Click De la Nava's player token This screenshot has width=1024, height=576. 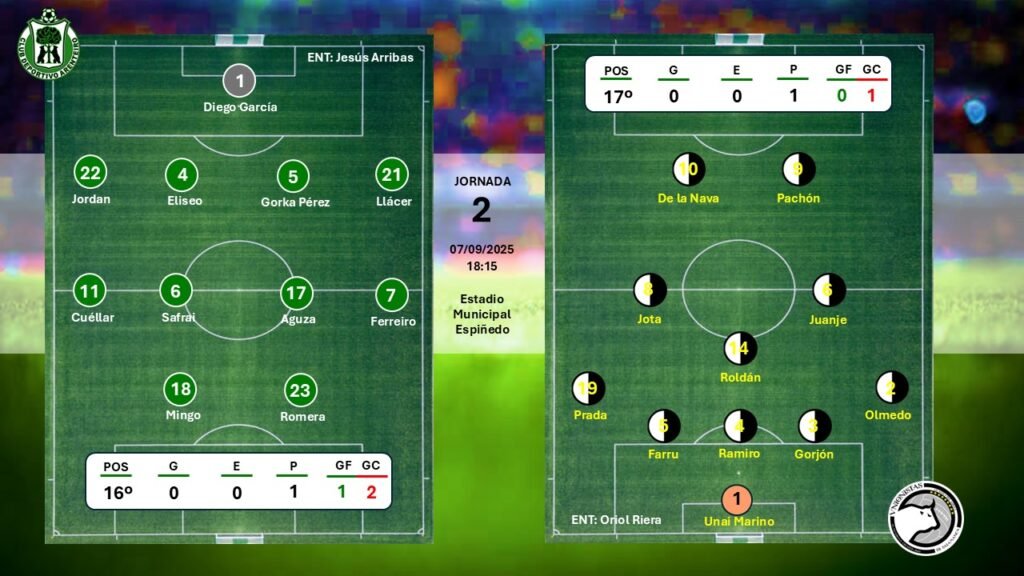click(x=688, y=170)
